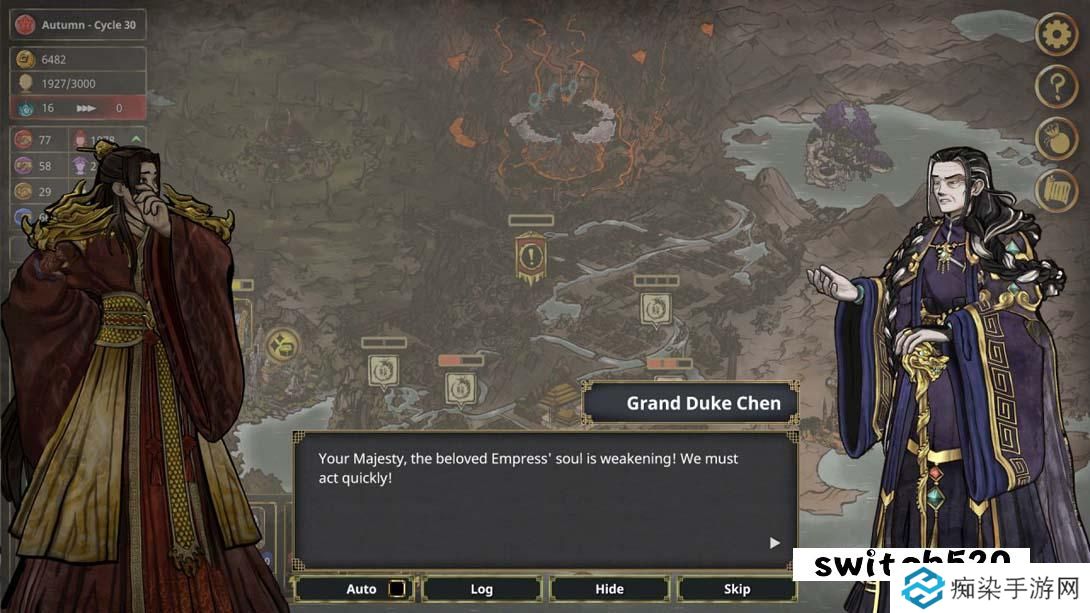
Task: Click the money pouch icon
Action: point(1055,138)
